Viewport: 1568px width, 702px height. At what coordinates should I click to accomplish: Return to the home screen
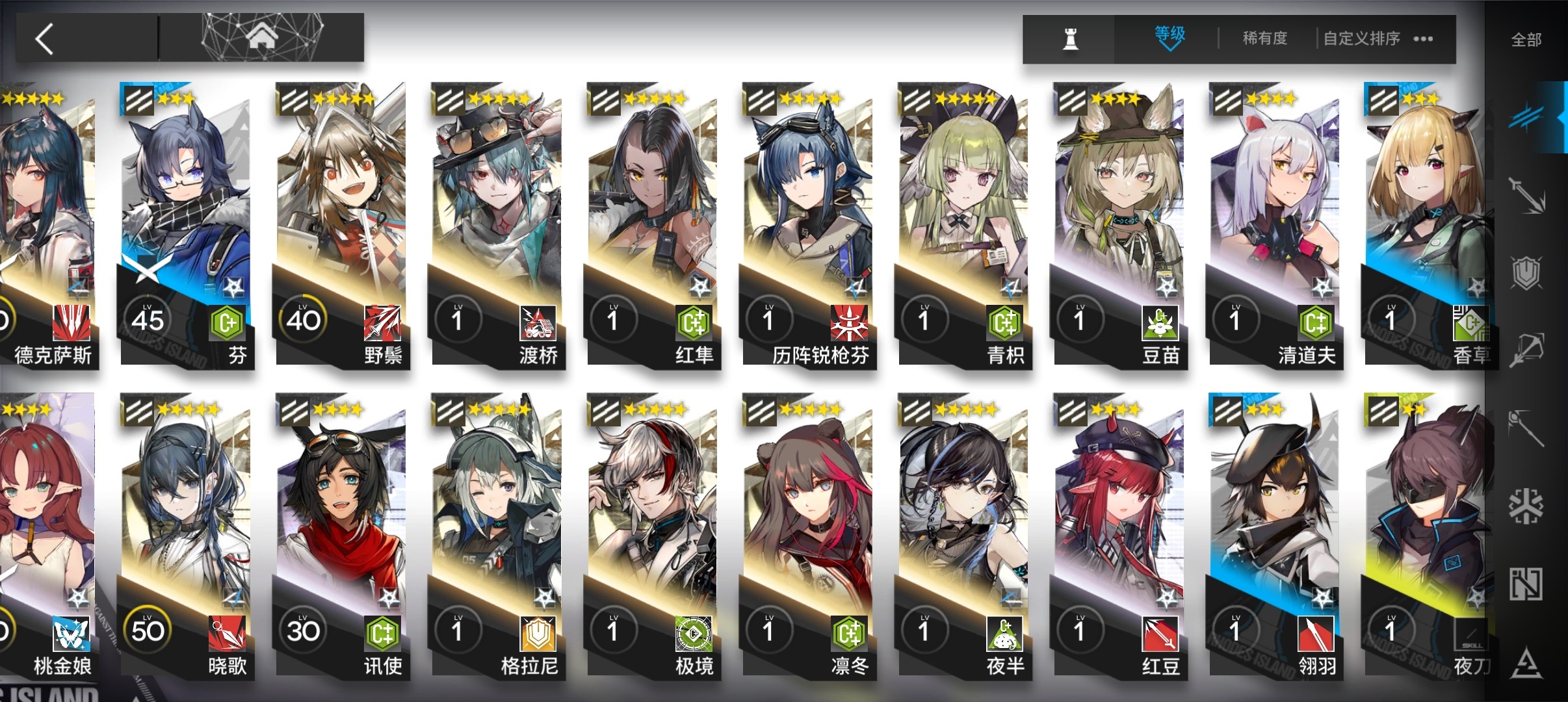(261, 38)
